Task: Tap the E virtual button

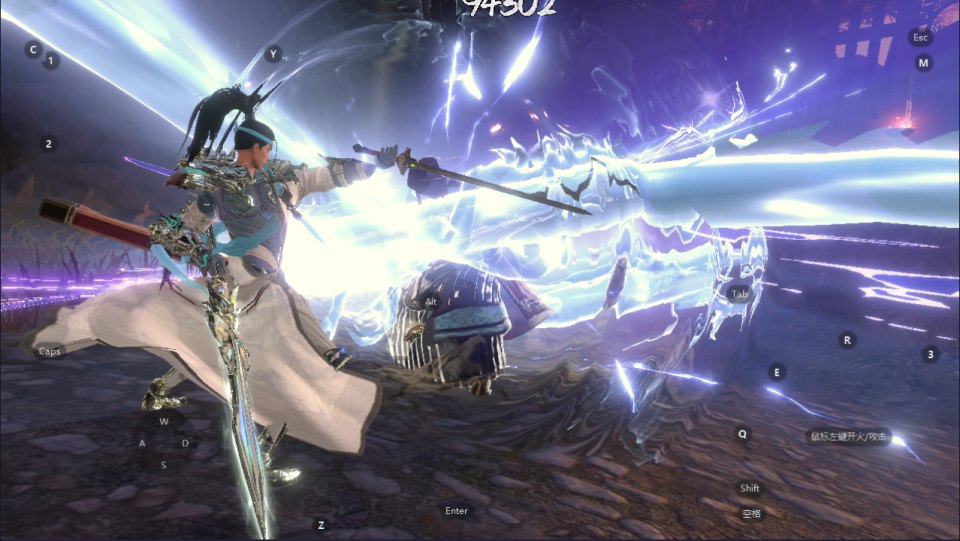Action: point(776,372)
